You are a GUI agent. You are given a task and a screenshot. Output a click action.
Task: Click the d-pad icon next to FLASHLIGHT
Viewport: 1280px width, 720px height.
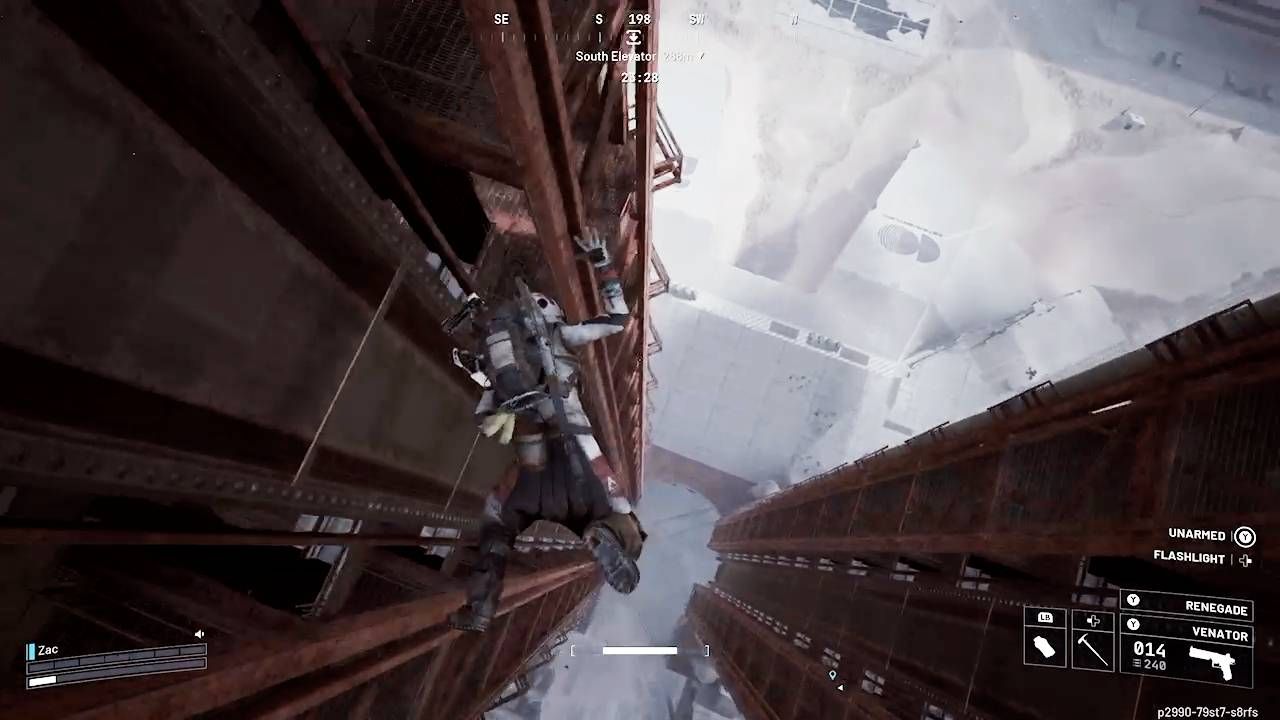coord(1245,559)
